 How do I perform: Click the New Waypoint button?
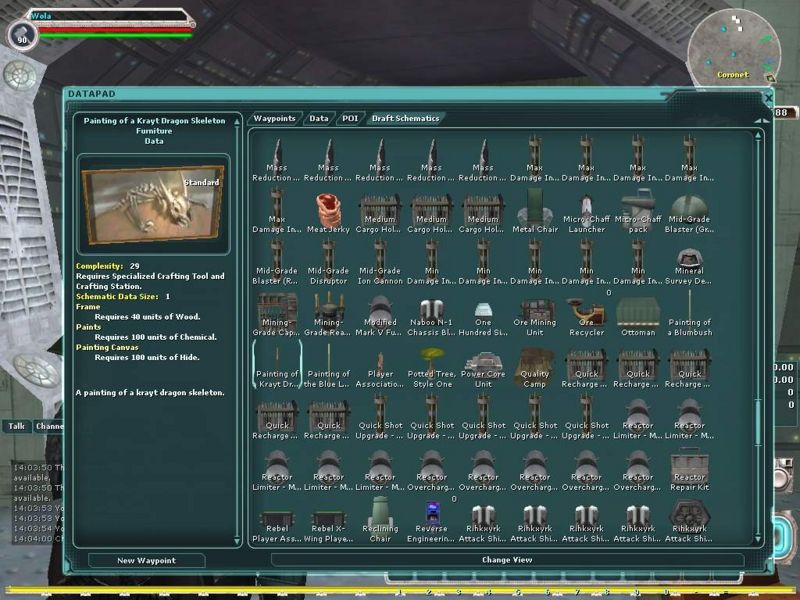pyautogui.click(x=146, y=560)
